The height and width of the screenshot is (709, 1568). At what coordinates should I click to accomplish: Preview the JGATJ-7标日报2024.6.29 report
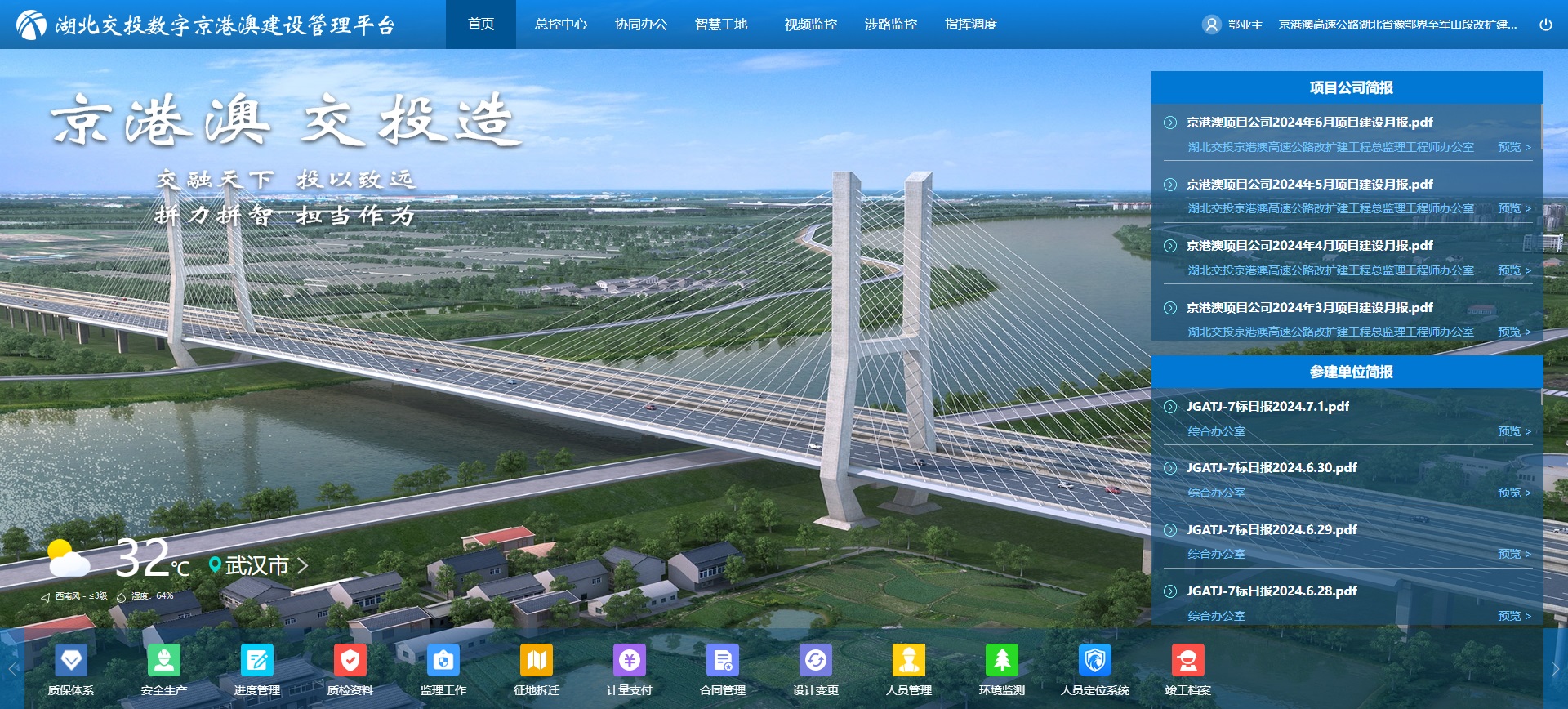pyautogui.click(x=1513, y=555)
